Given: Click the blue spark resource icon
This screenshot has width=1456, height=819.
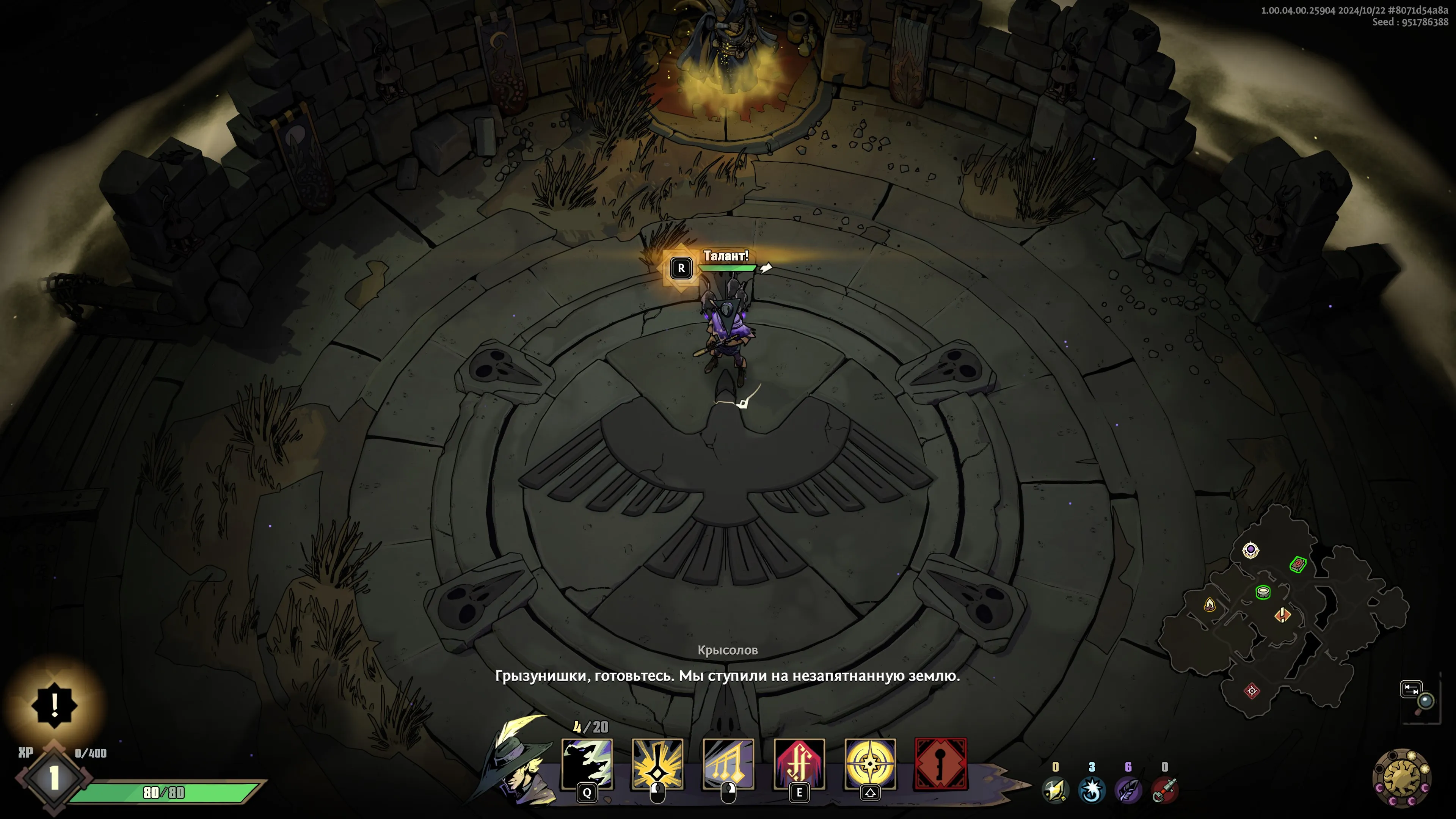Looking at the screenshot, I should click(1092, 789).
